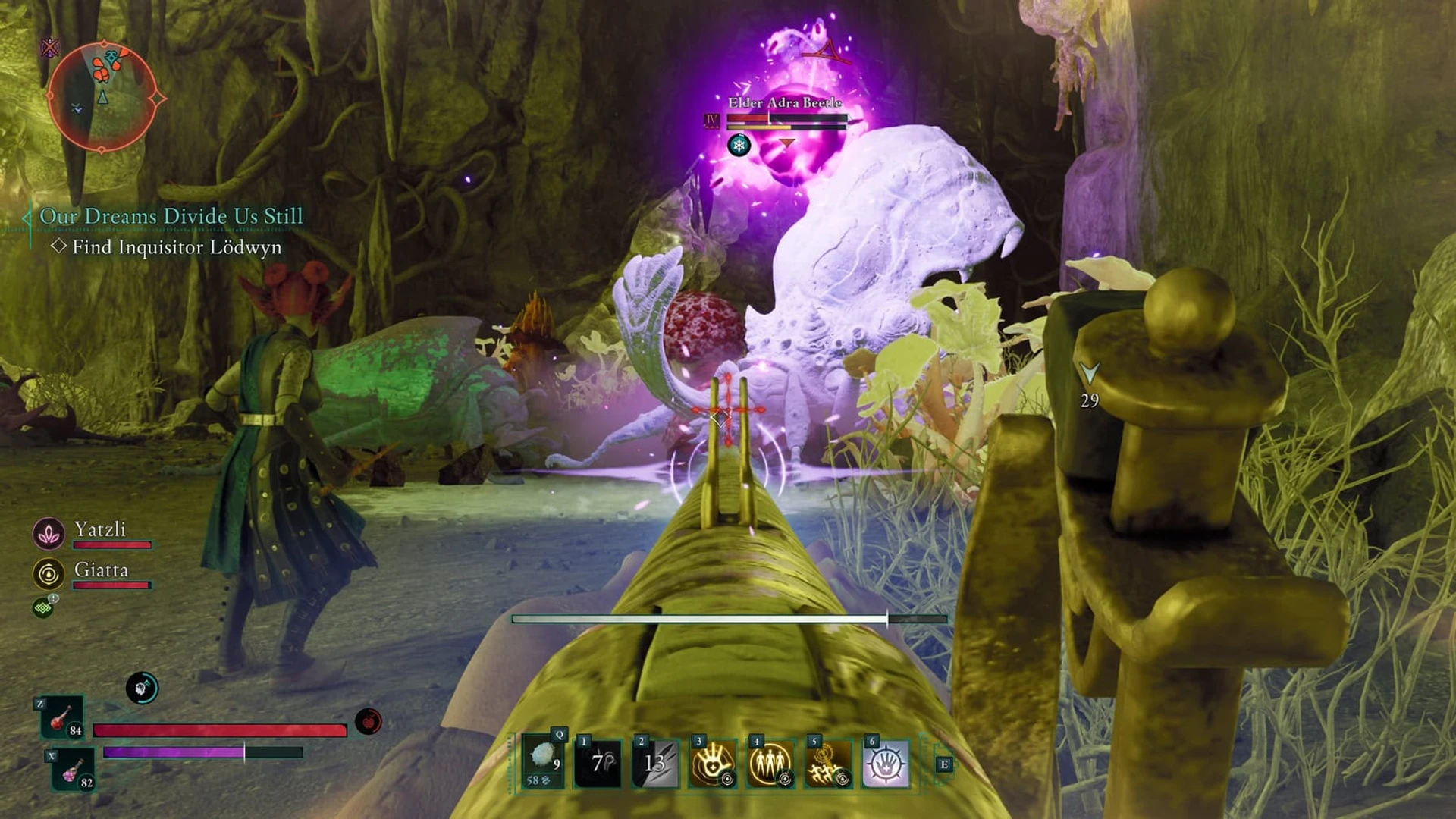Use the red health potion slot

click(62, 717)
